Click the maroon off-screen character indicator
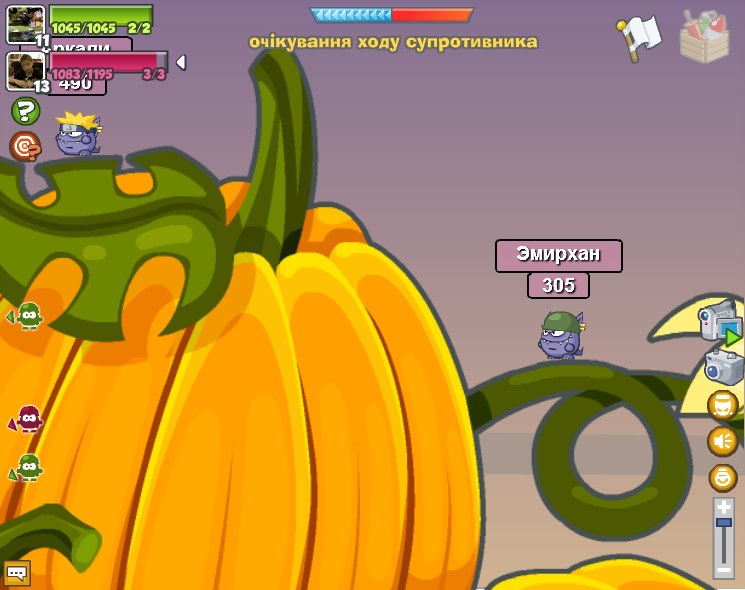This screenshot has height=590, width=745. pos(28,419)
